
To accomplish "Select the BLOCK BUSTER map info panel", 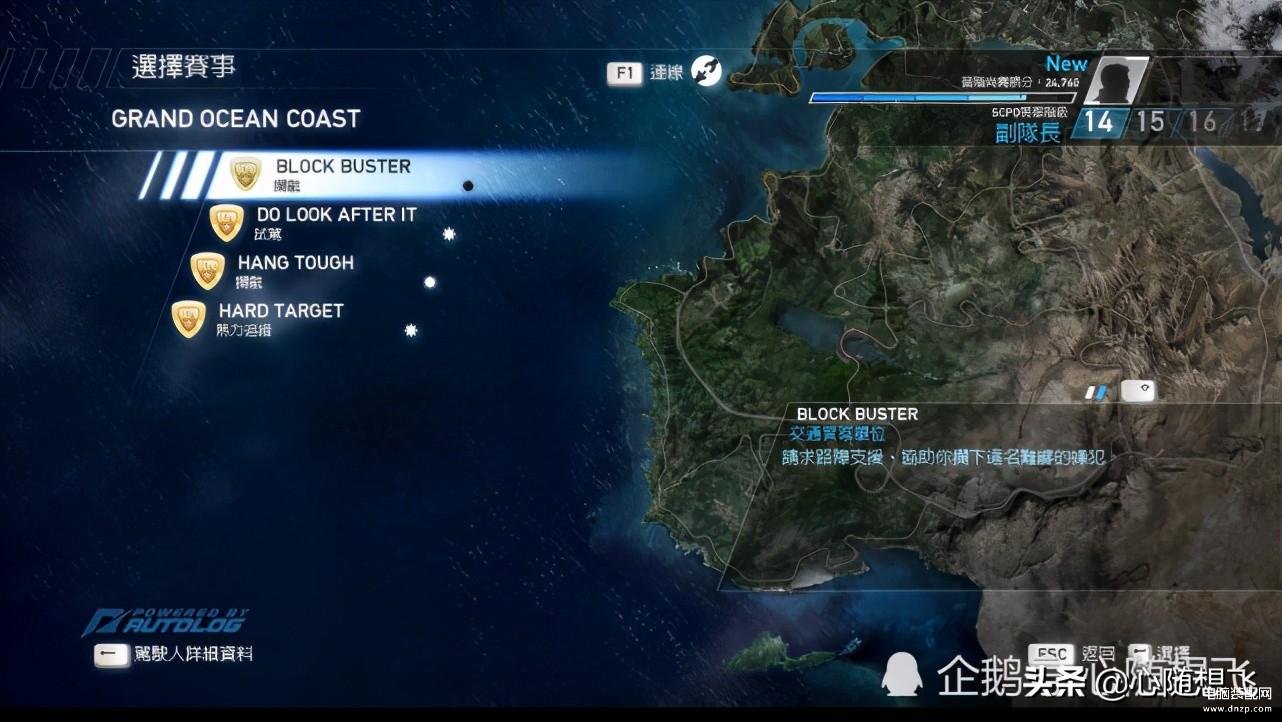I will (x=945, y=436).
